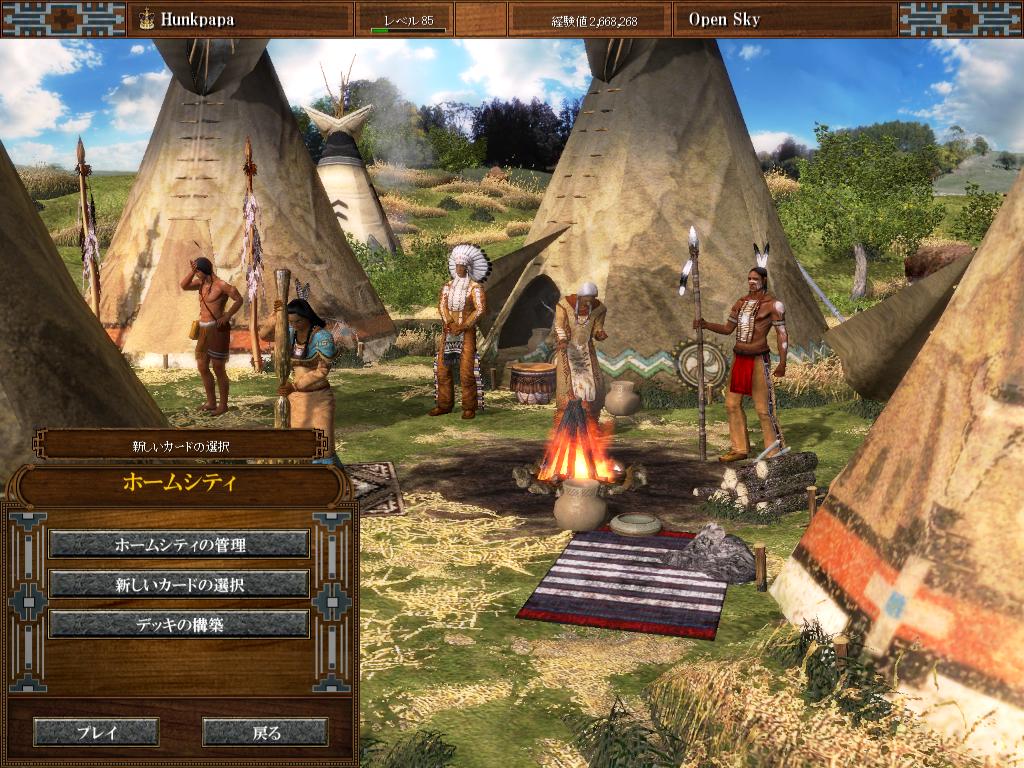Click the プレイ button
This screenshot has width=1024, height=768.
(96, 732)
